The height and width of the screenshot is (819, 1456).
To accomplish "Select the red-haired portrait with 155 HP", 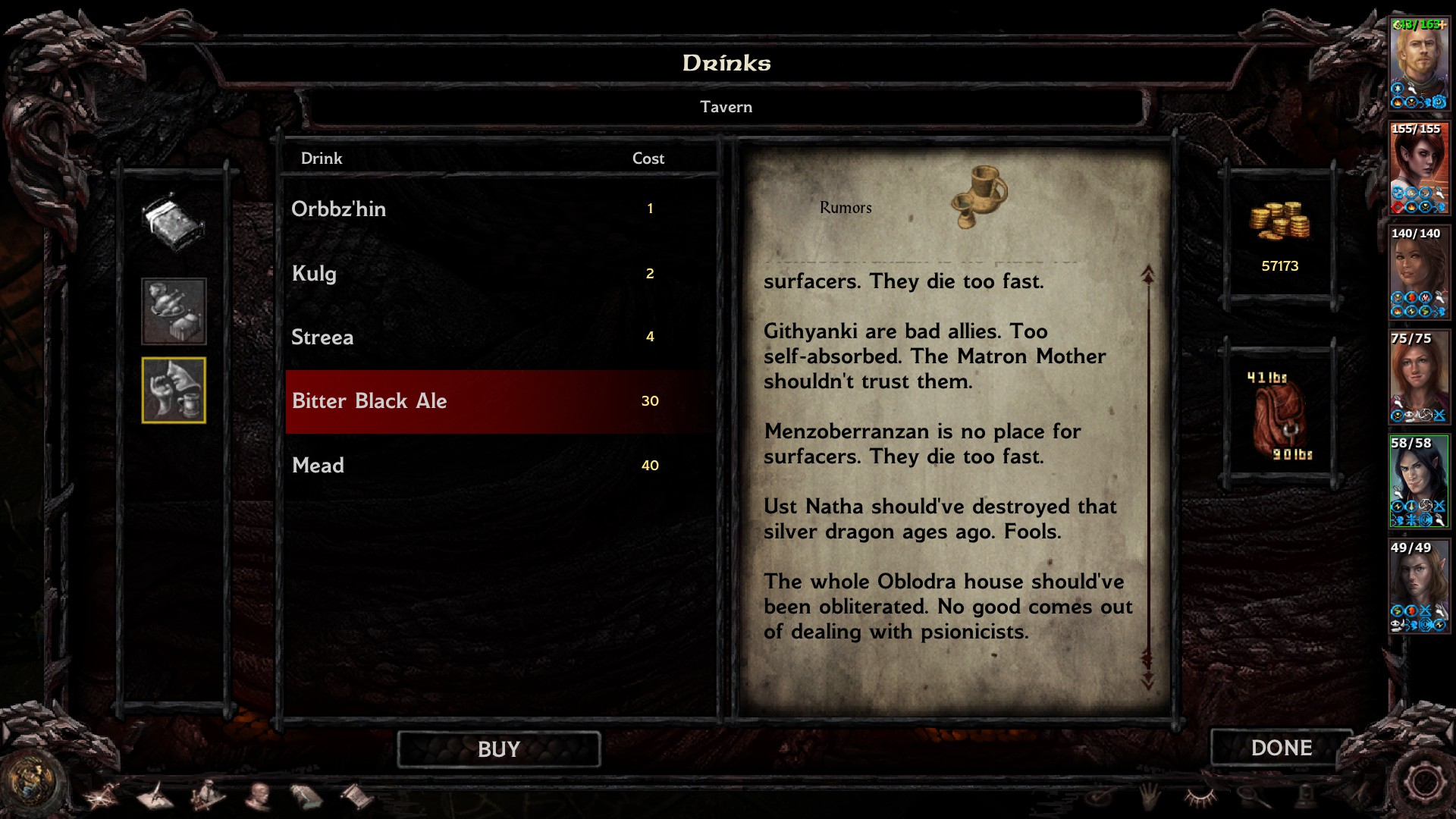I will point(1418,168).
